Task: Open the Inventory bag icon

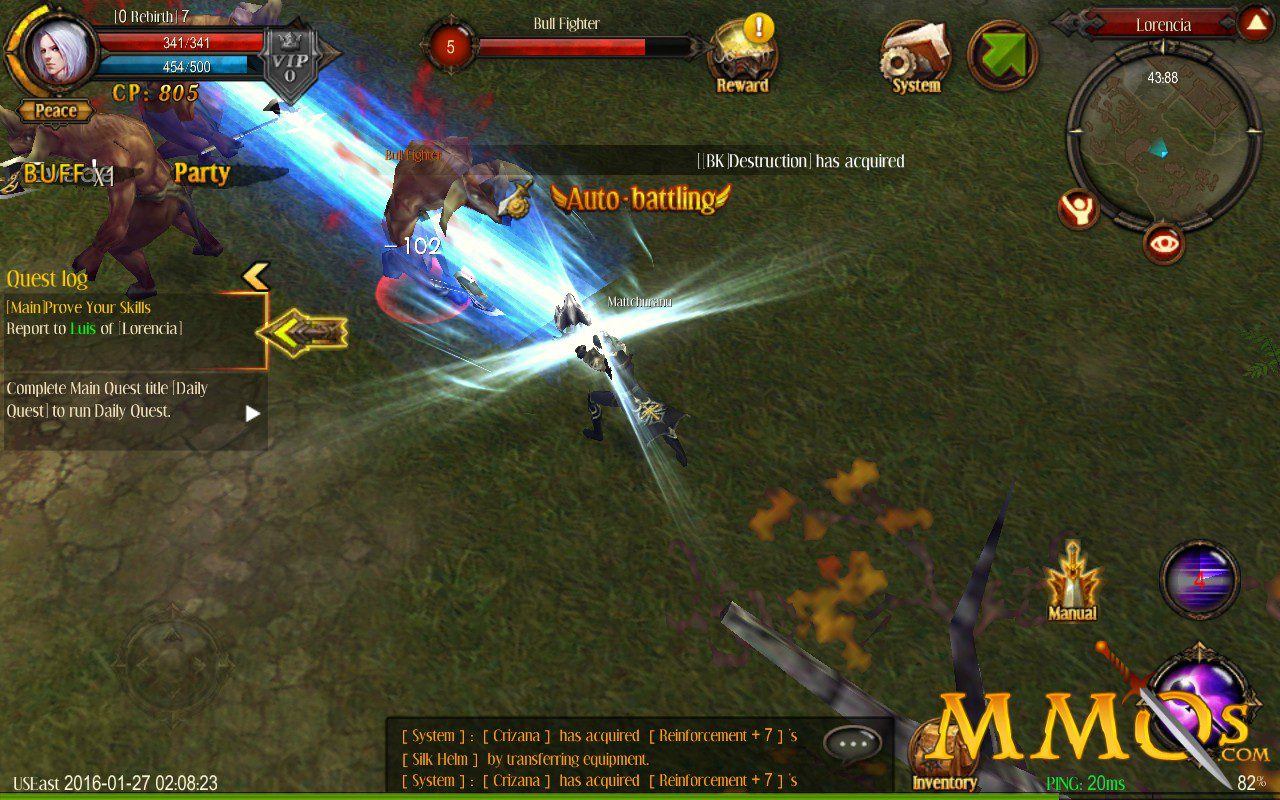Action: (944, 750)
